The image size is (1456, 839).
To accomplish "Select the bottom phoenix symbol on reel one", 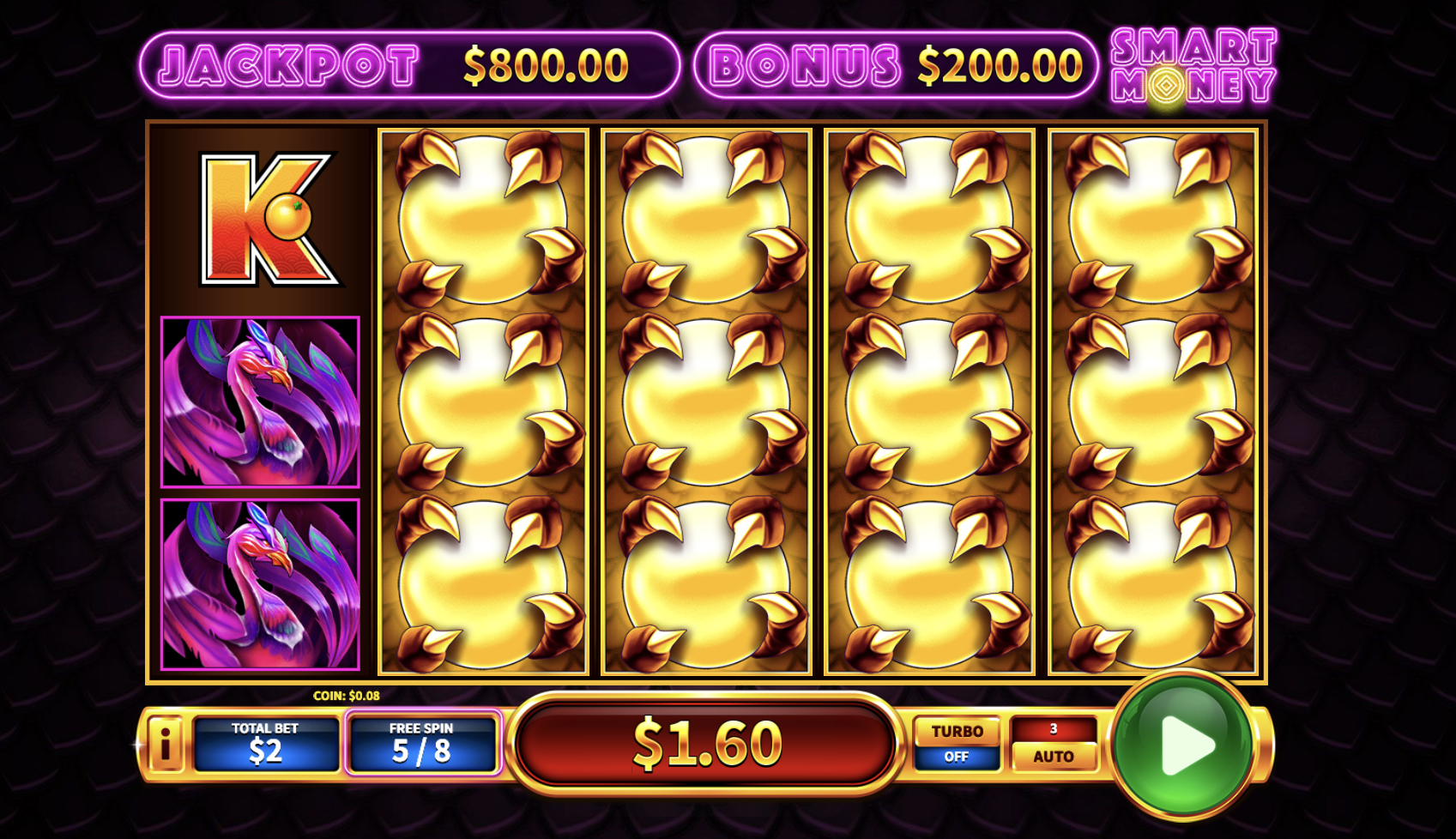I will [257, 583].
